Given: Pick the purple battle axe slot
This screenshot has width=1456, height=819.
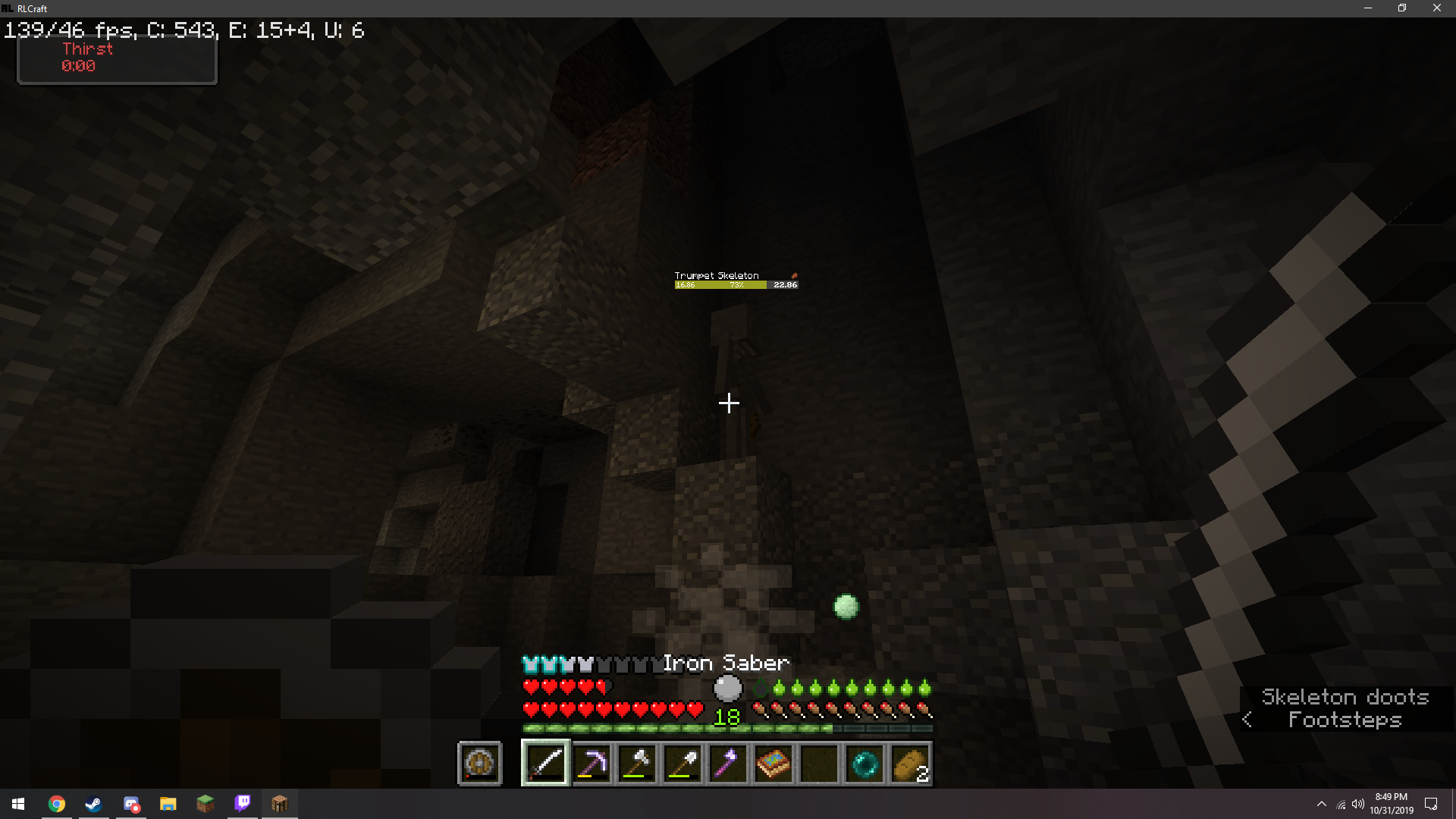Looking at the screenshot, I should tap(728, 764).
